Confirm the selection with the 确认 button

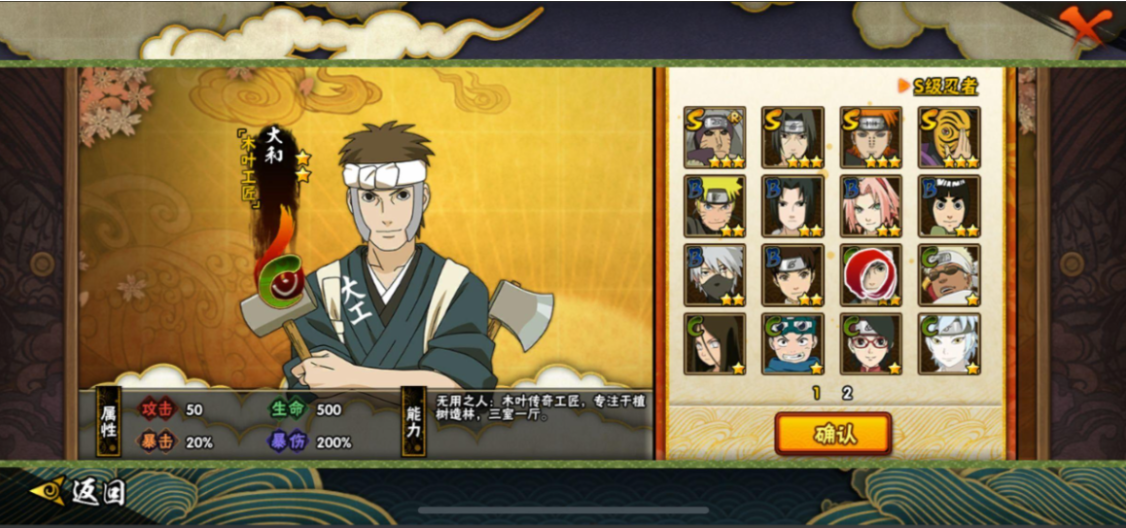coord(832,434)
